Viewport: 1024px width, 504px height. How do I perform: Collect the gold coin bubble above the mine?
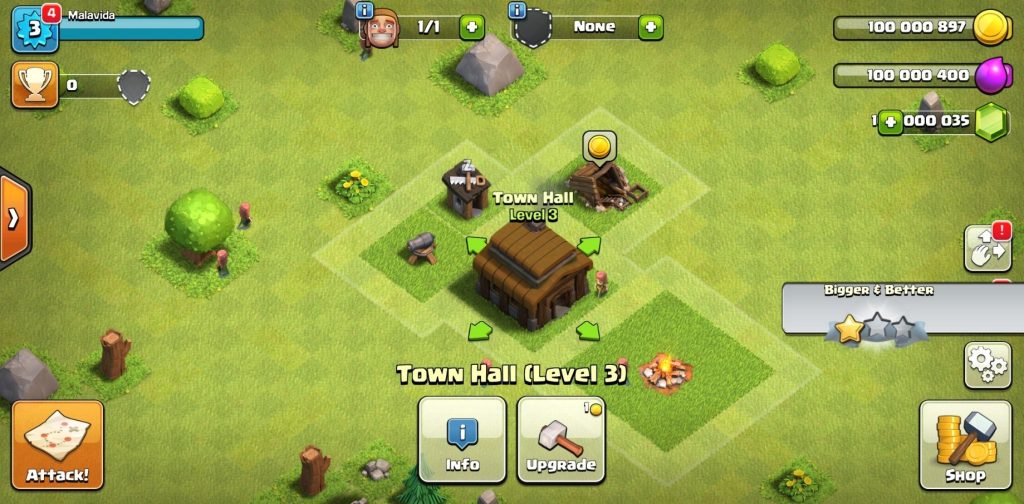click(x=599, y=148)
